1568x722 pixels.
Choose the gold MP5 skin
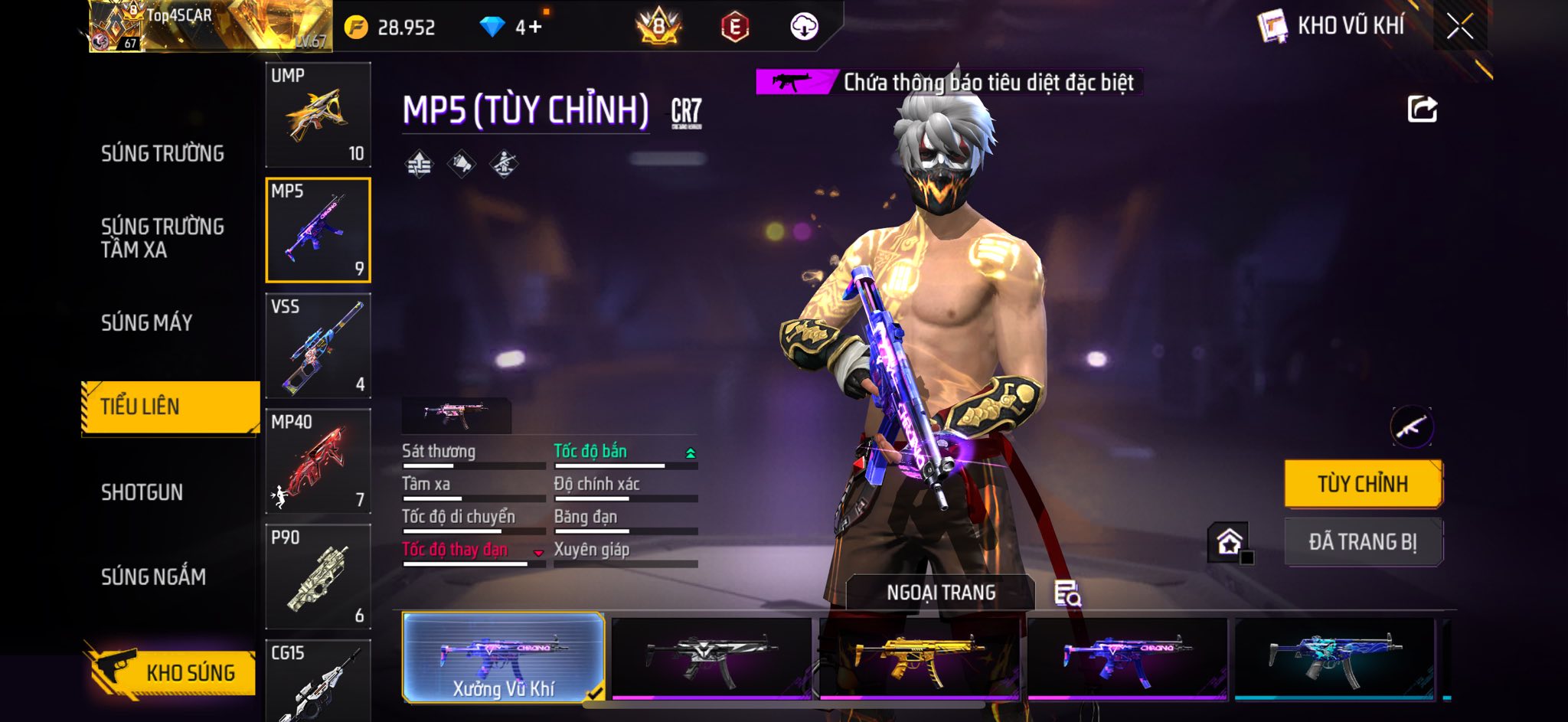(x=919, y=658)
